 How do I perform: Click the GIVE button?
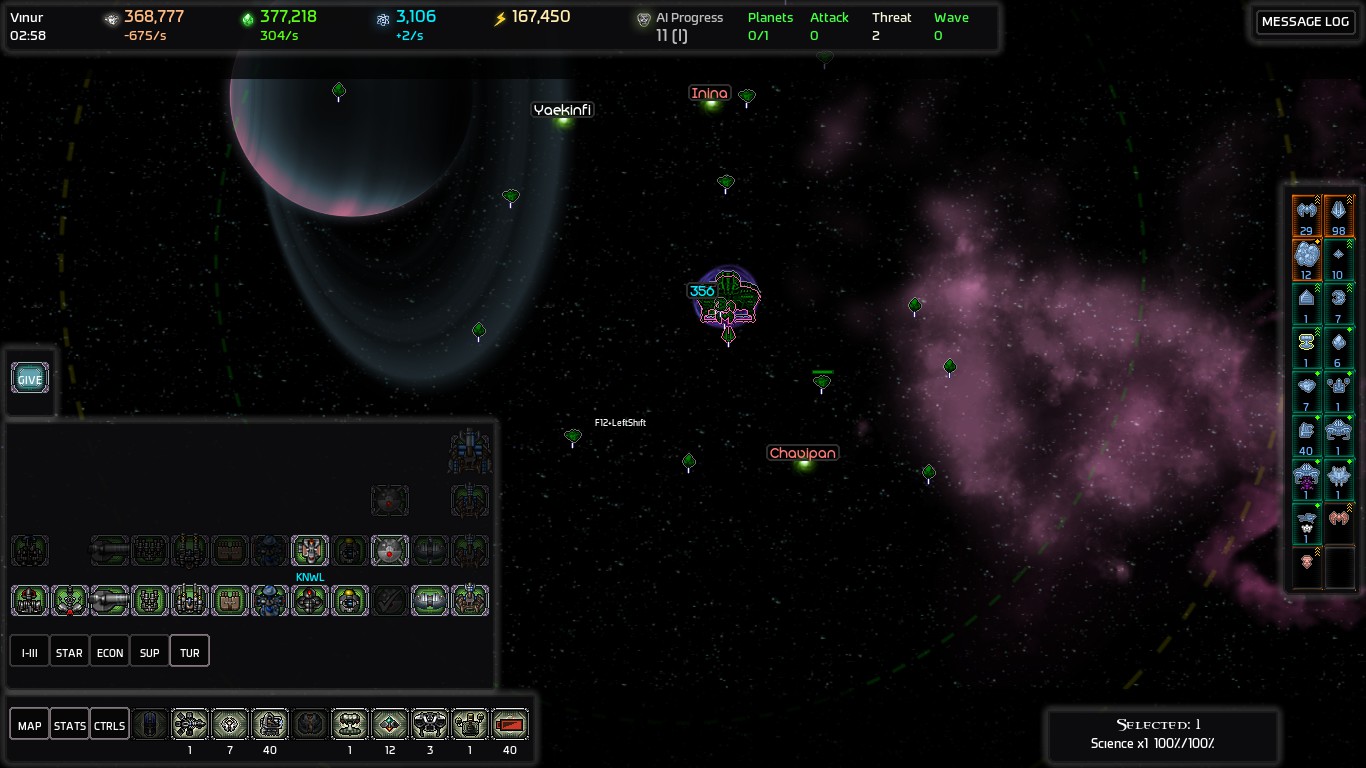tap(30, 379)
